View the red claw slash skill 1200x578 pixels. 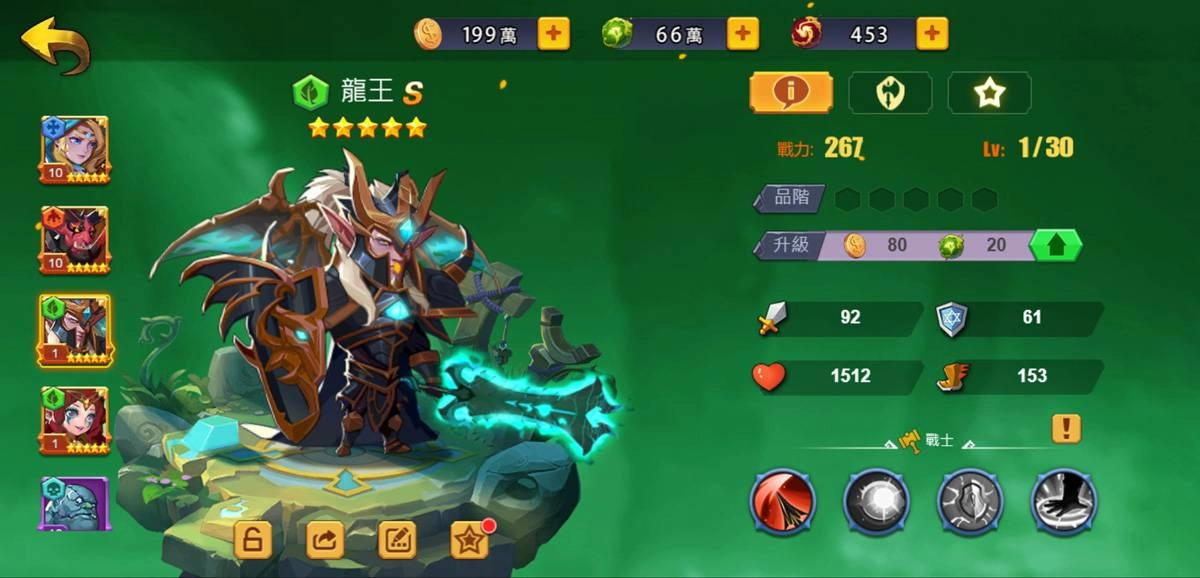pos(783,502)
